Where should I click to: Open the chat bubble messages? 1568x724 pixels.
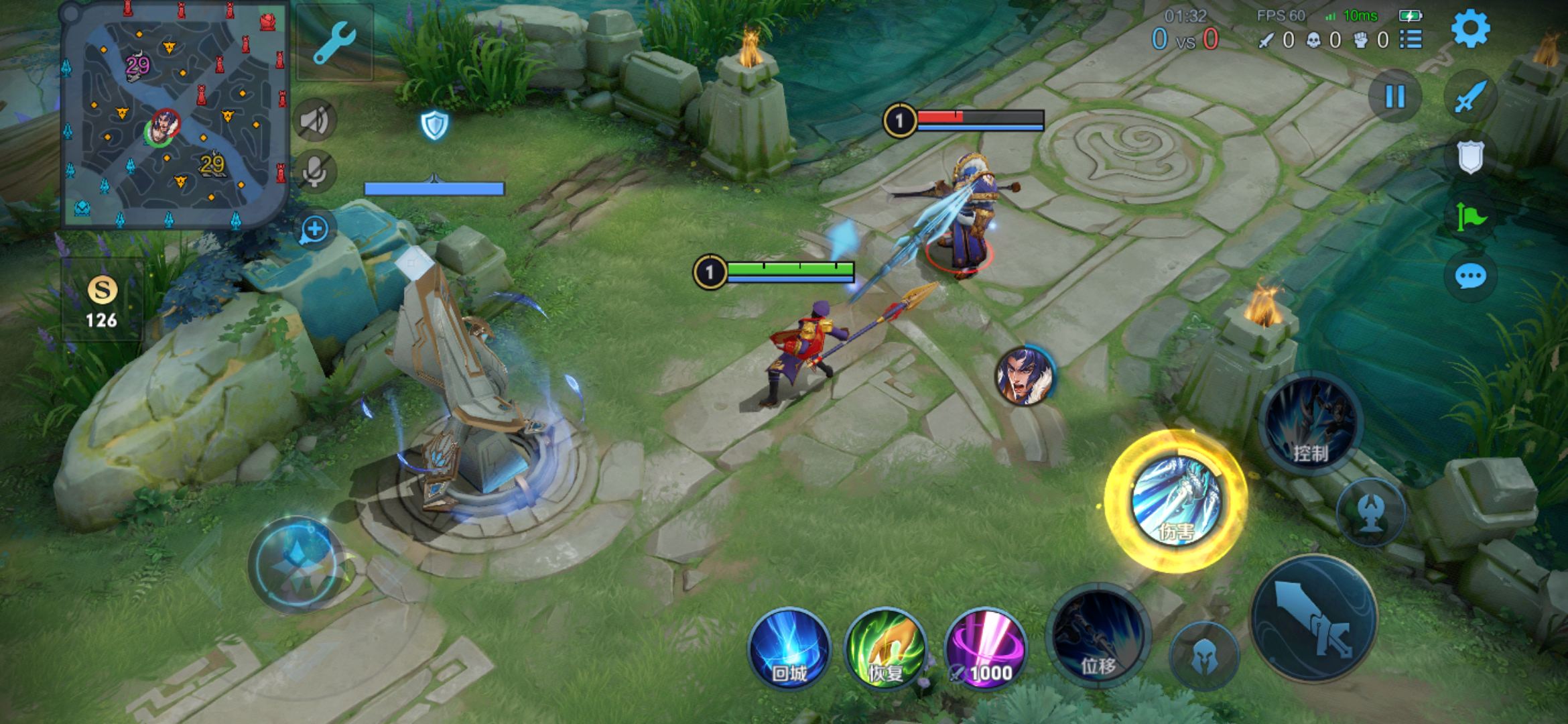(1470, 276)
